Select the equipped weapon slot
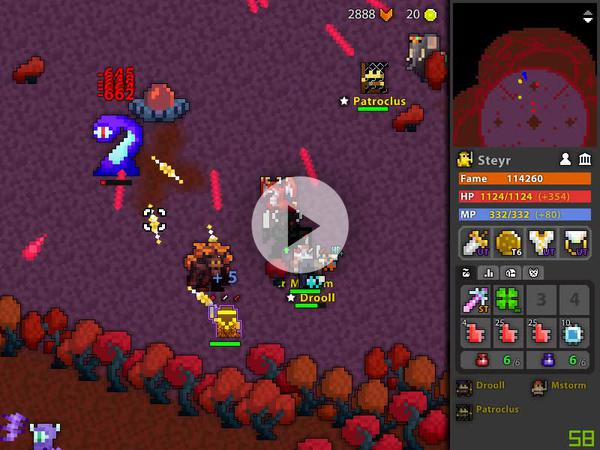 tap(475, 243)
